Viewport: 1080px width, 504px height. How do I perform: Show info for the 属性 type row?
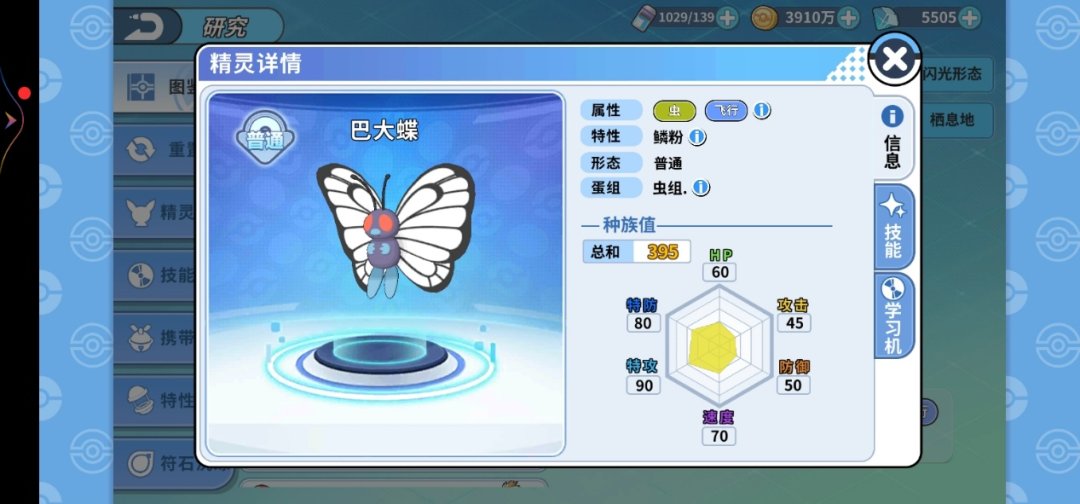762,110
